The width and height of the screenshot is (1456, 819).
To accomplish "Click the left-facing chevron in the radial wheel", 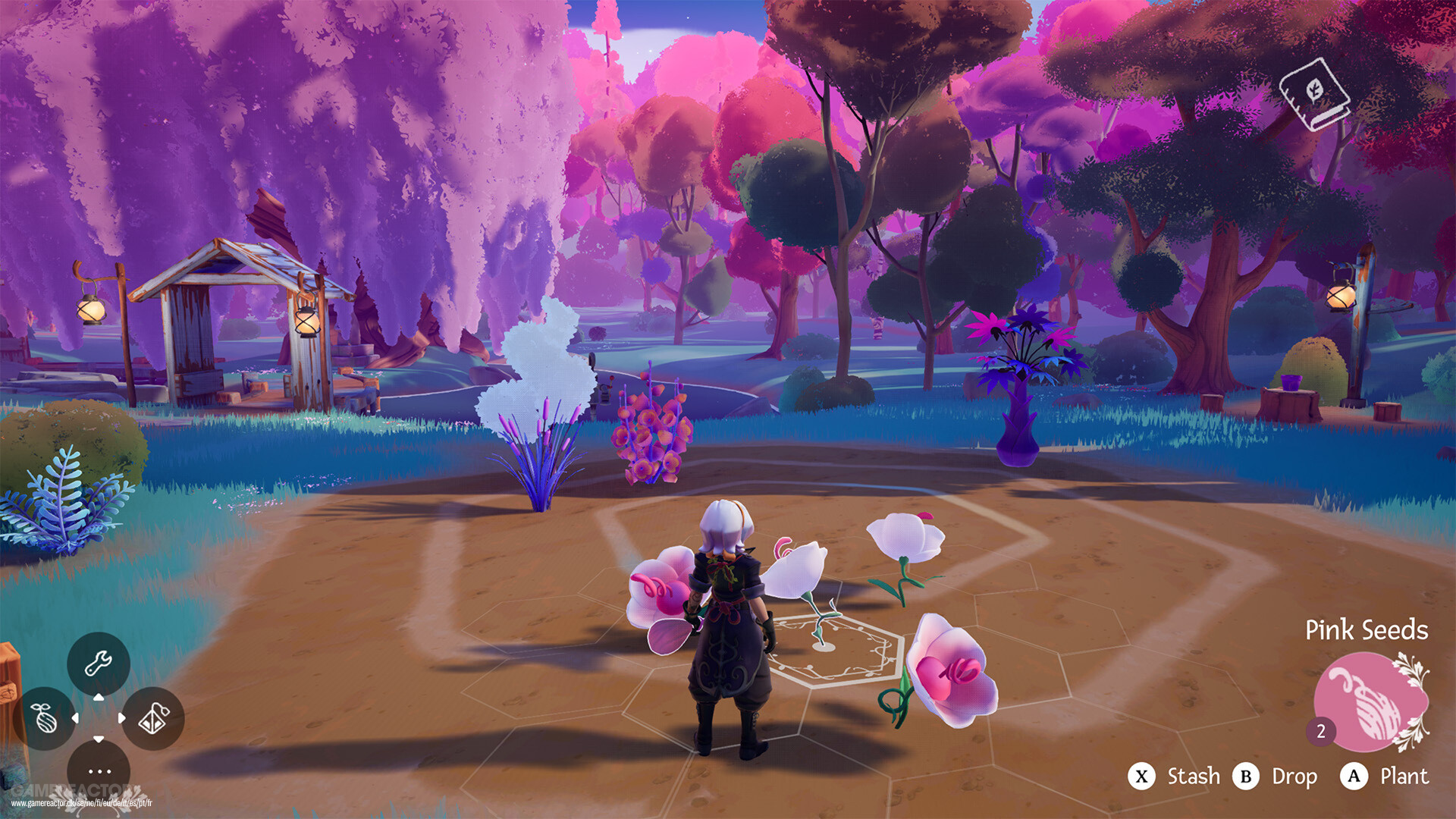I will 76,717.
